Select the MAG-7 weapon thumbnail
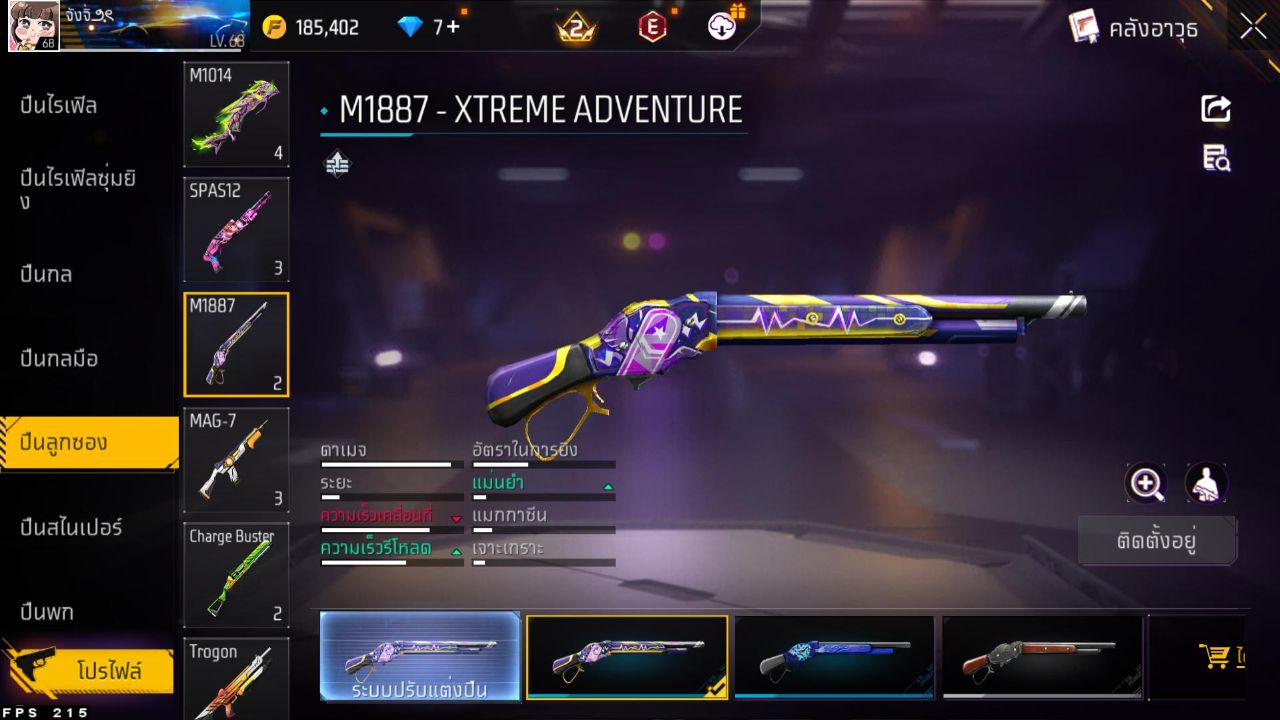Screen dimensions: 1280x720 236,460
